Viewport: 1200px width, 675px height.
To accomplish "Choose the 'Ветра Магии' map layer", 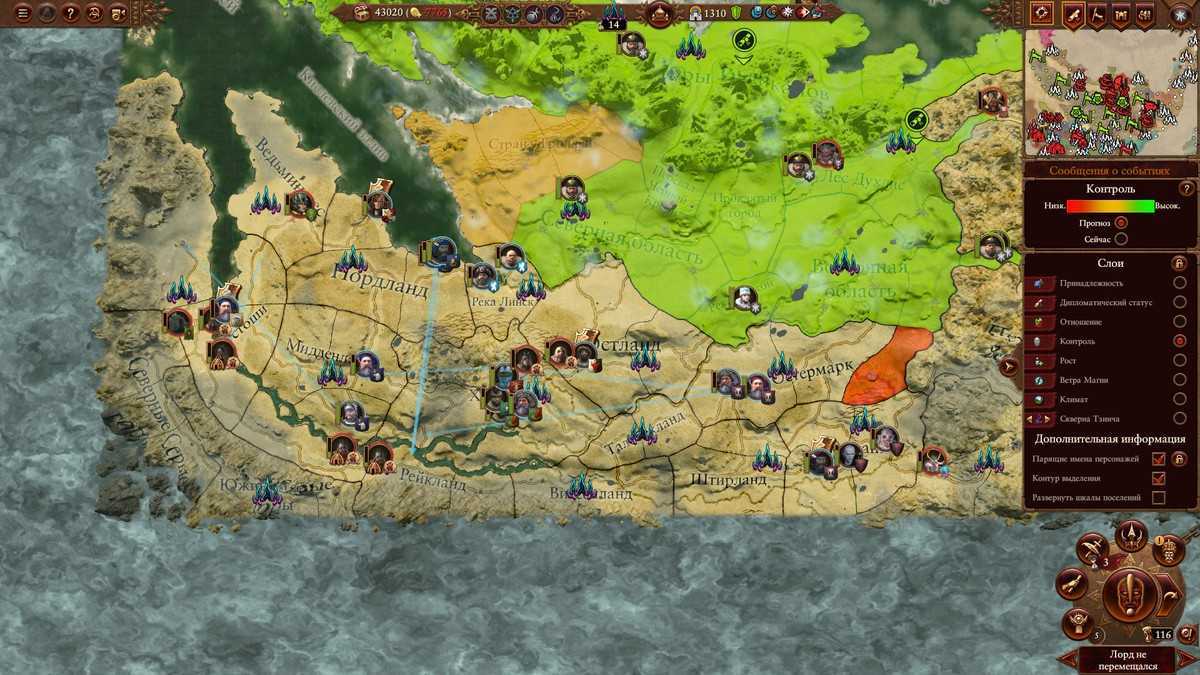I will (1180, 380).
